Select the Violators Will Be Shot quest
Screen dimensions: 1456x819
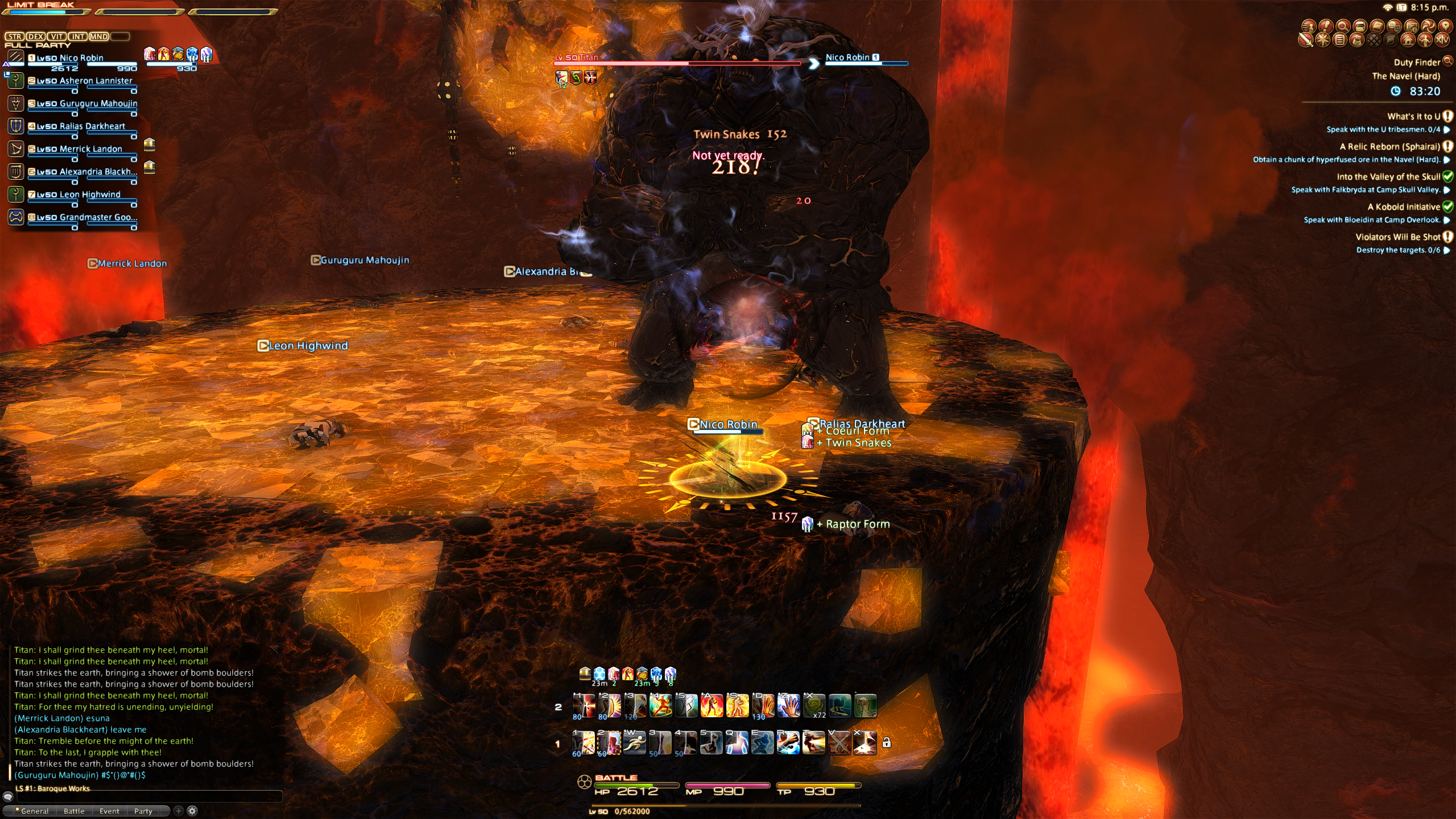[1397, 237]
